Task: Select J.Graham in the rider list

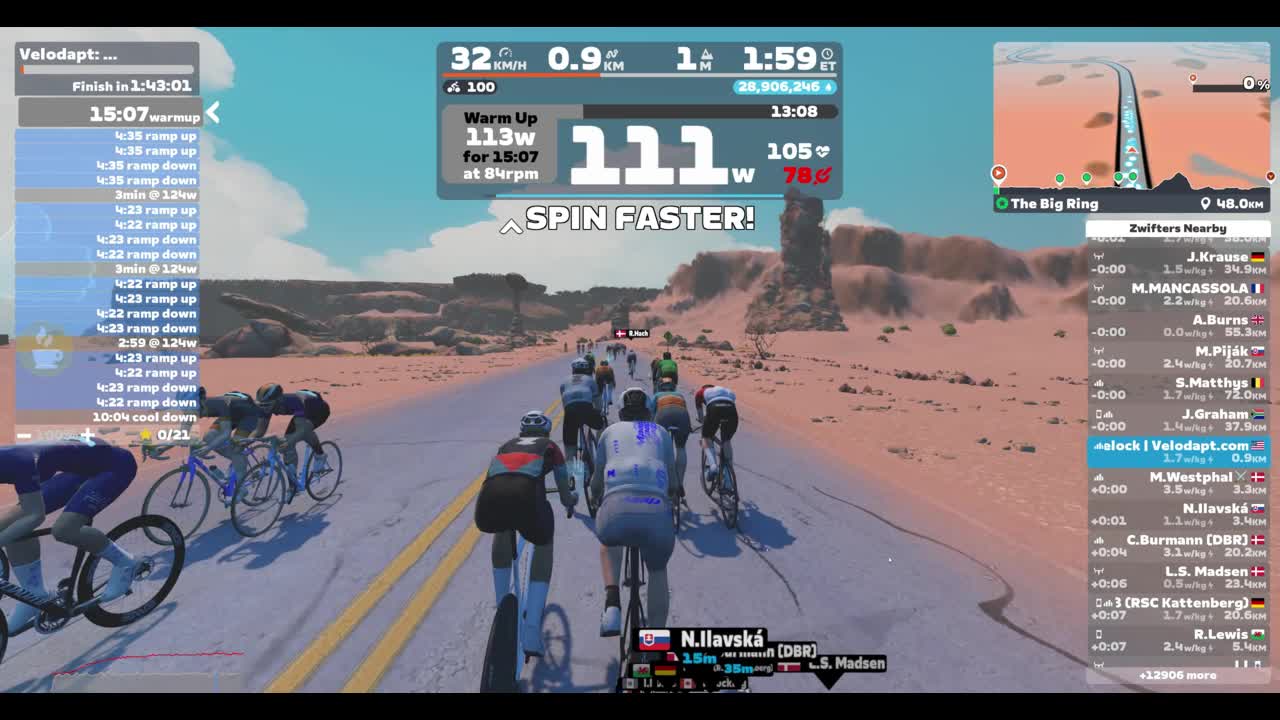Action: click(1177, 420)
